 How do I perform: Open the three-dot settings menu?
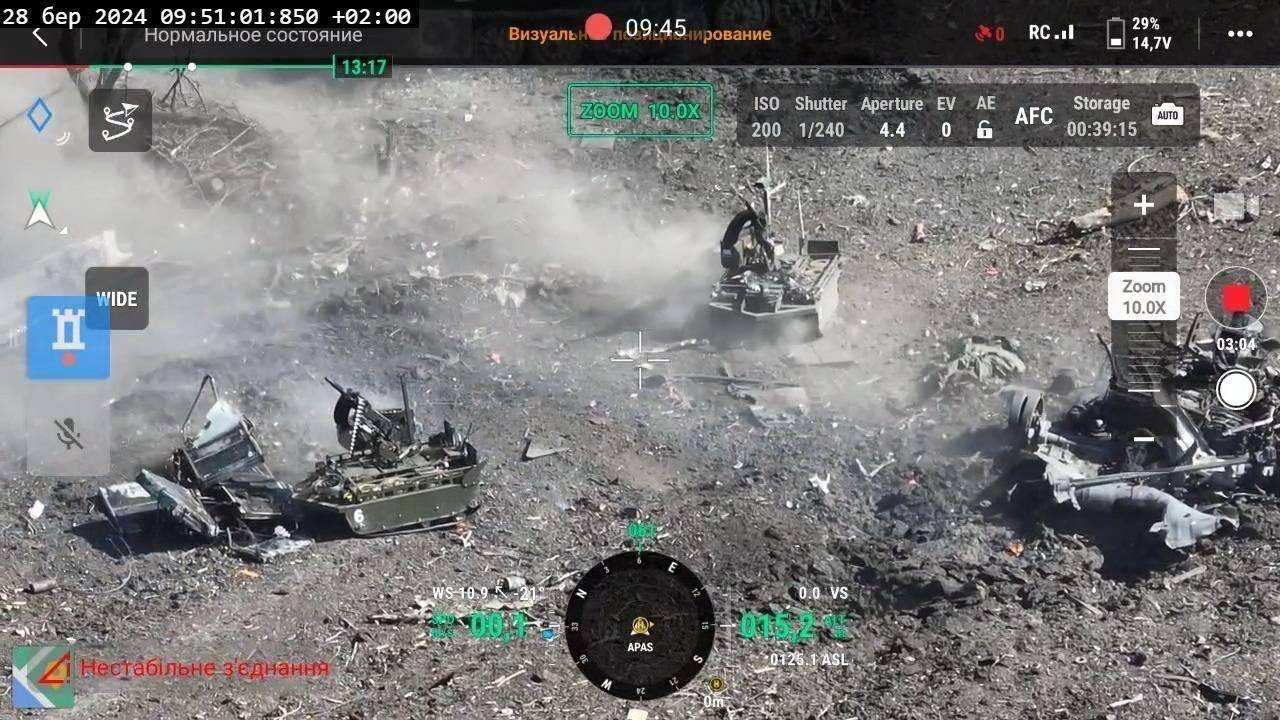(x=1238, y=31)
